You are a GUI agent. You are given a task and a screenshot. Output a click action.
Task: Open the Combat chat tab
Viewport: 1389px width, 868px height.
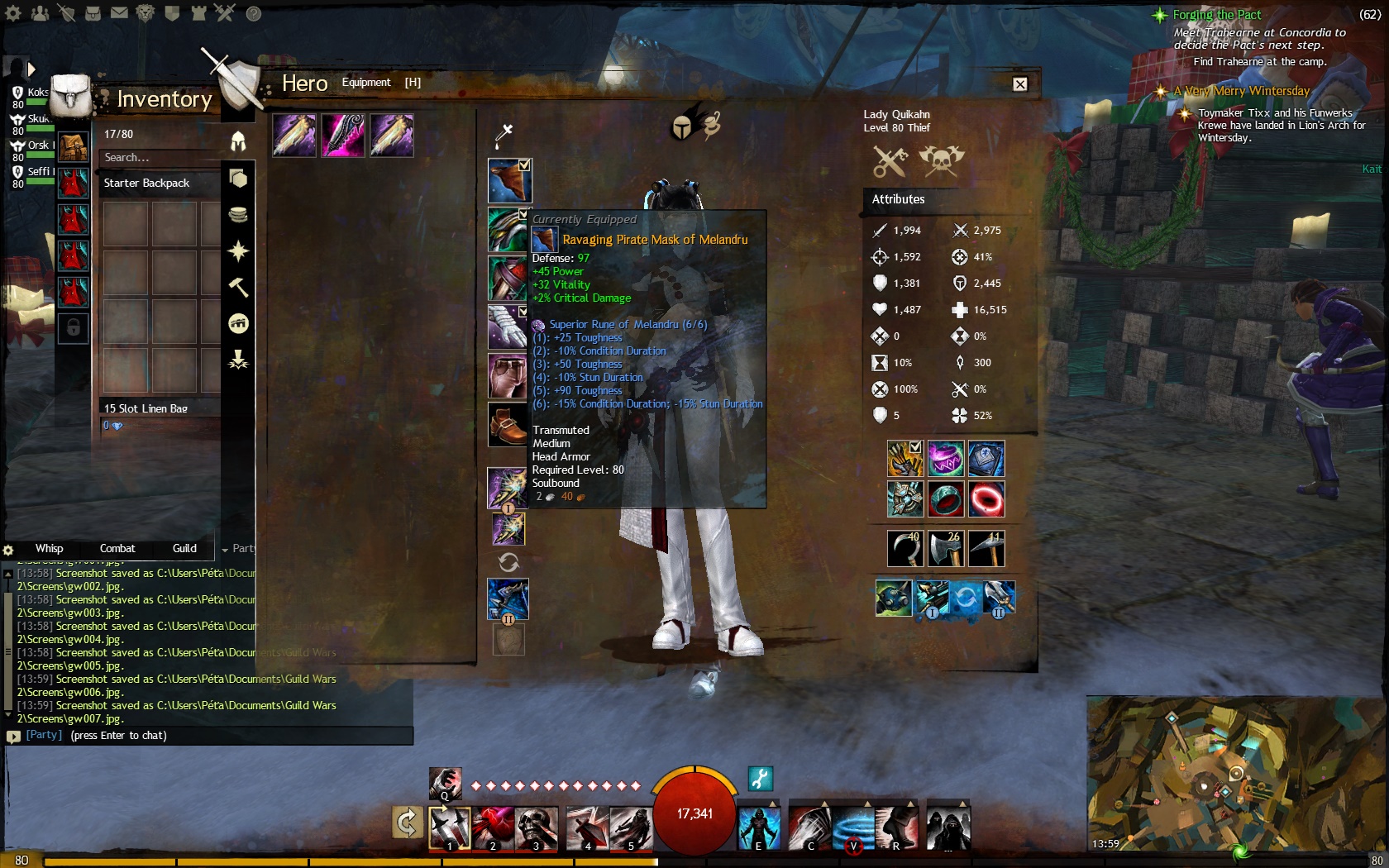[x=117, y=548]
